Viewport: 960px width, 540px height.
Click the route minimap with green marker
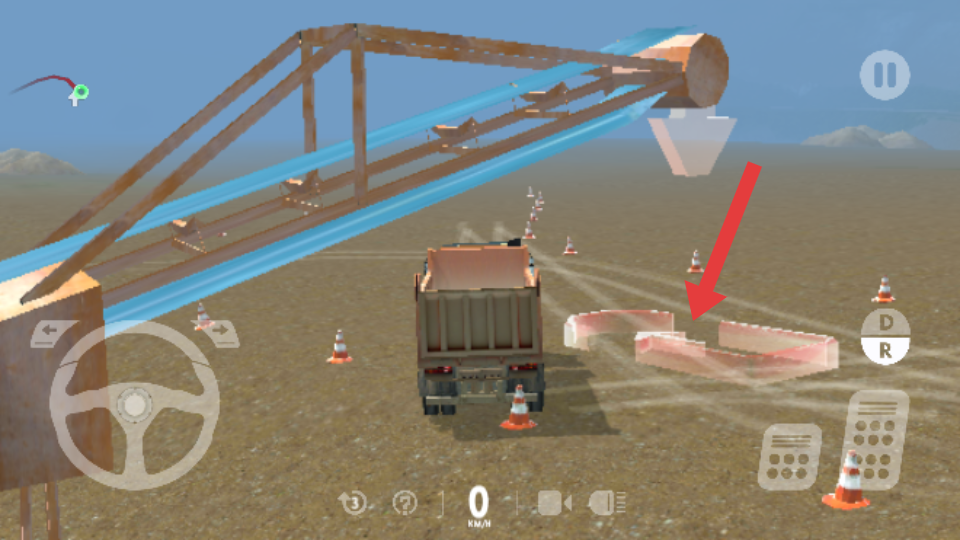55,88
